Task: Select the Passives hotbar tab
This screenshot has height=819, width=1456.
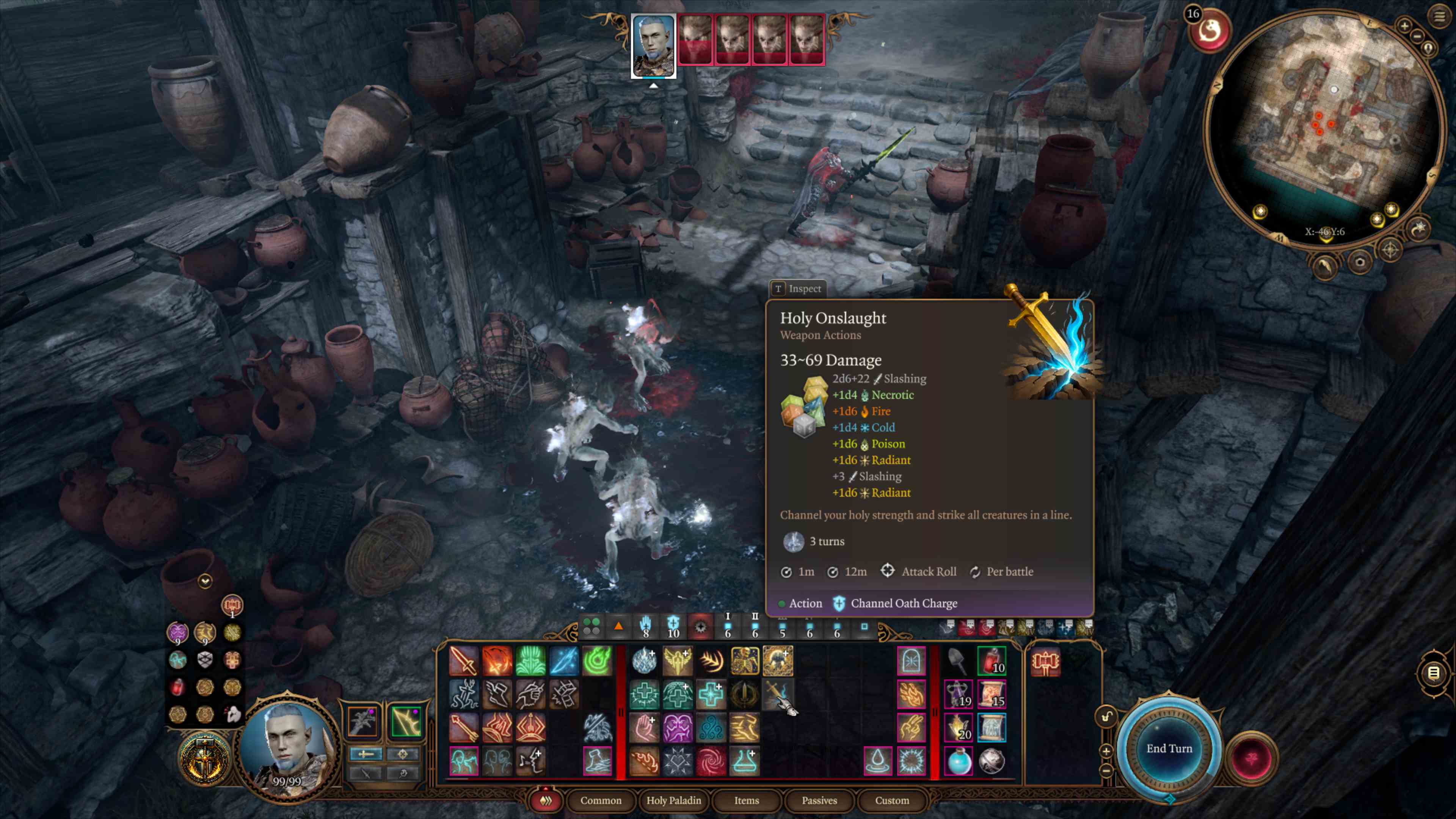Action: 819,800
